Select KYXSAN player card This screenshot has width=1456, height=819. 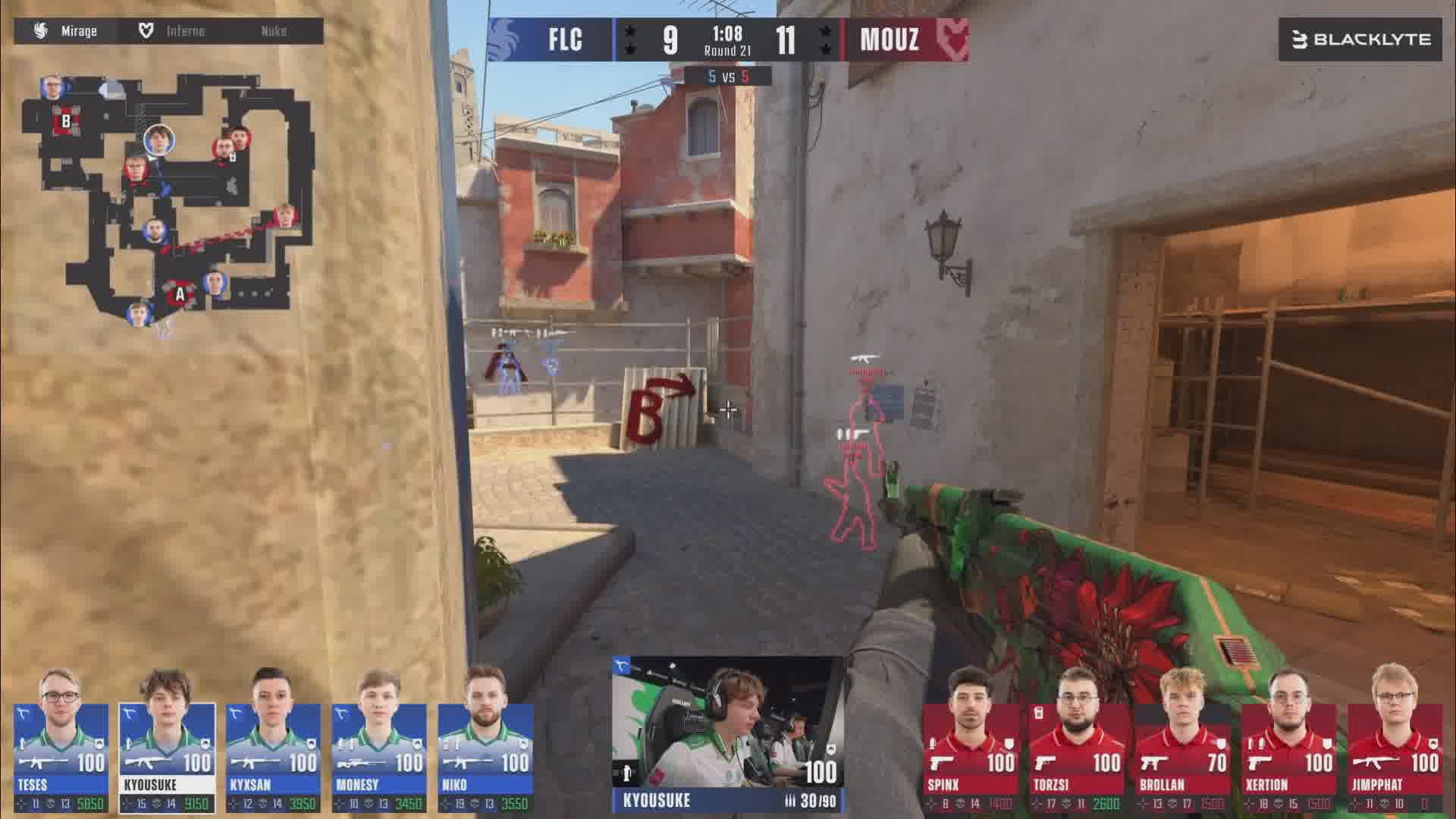coord(273,756)
